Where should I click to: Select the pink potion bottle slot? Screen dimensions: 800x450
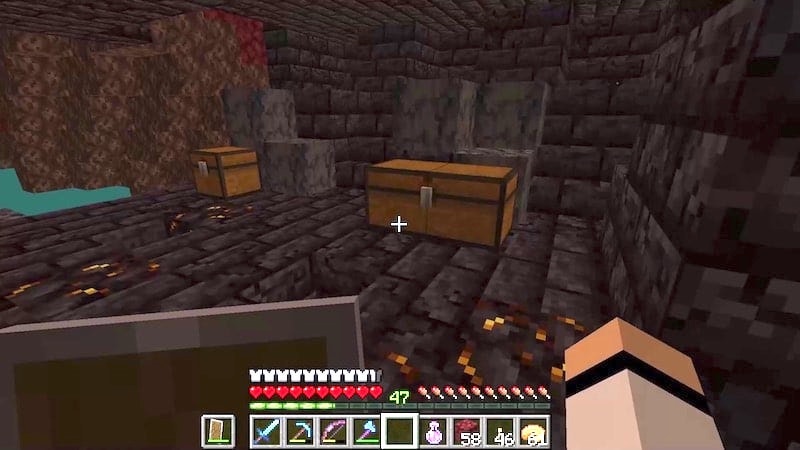(433, 432)
